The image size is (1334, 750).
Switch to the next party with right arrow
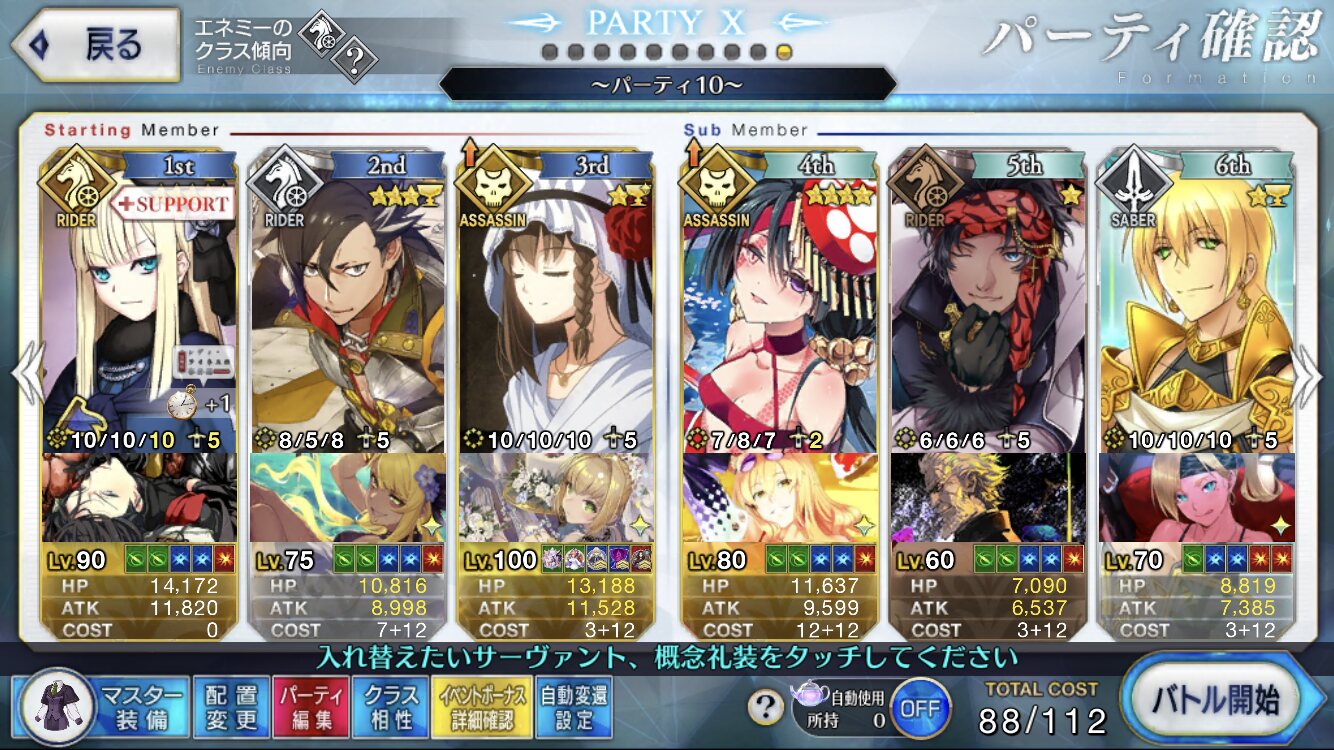click(x=1308, y=375)
